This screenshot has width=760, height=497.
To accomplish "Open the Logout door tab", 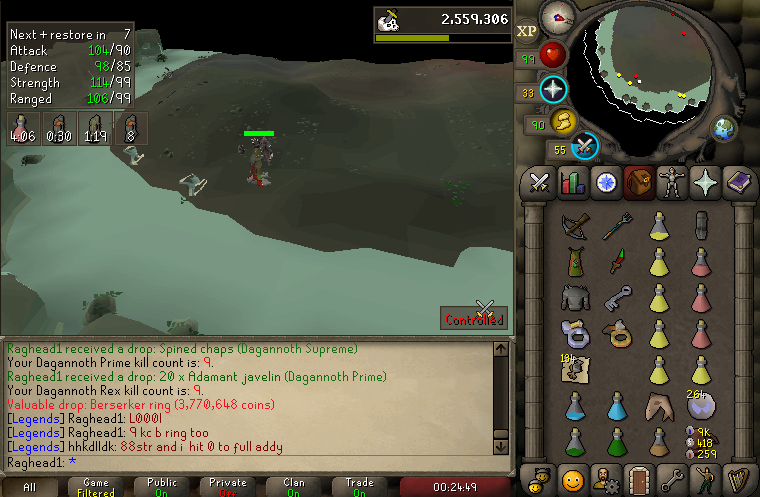I will pyautogui.click(x=639, y=478).
